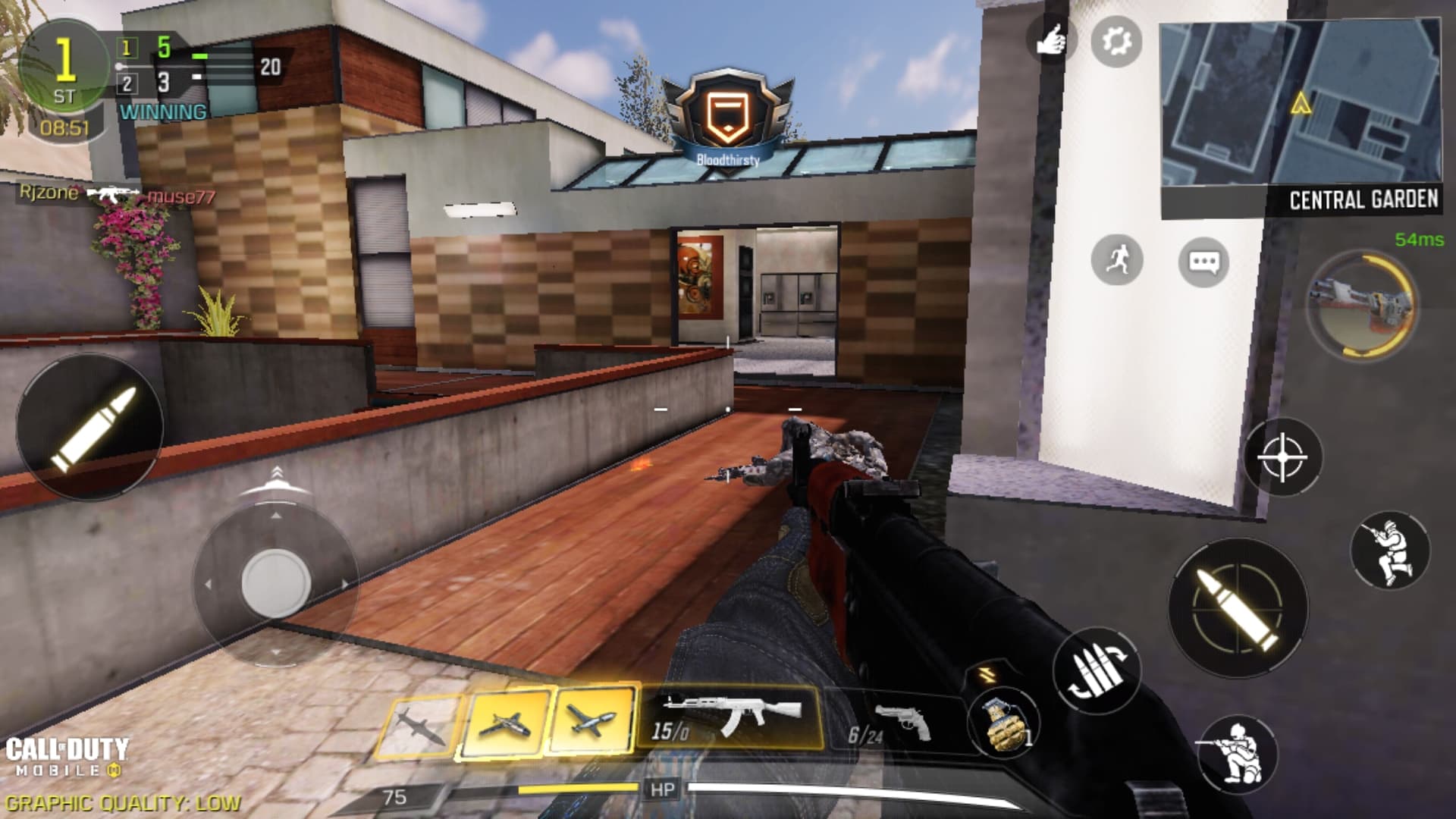Tap the thumbs-up like icon

coord(1052,39)
